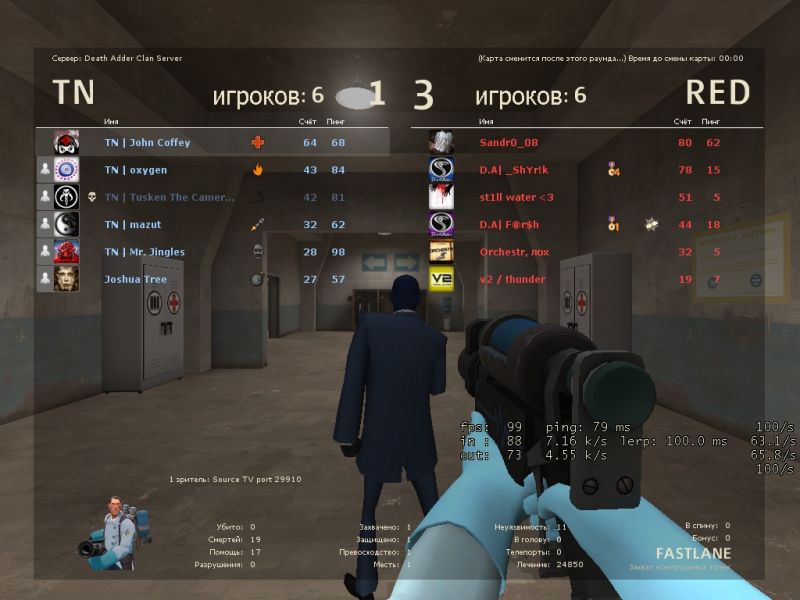800x600 pixels.
Task: Pick Joshua Tree in the player list
Action: [x=135, y=279]
